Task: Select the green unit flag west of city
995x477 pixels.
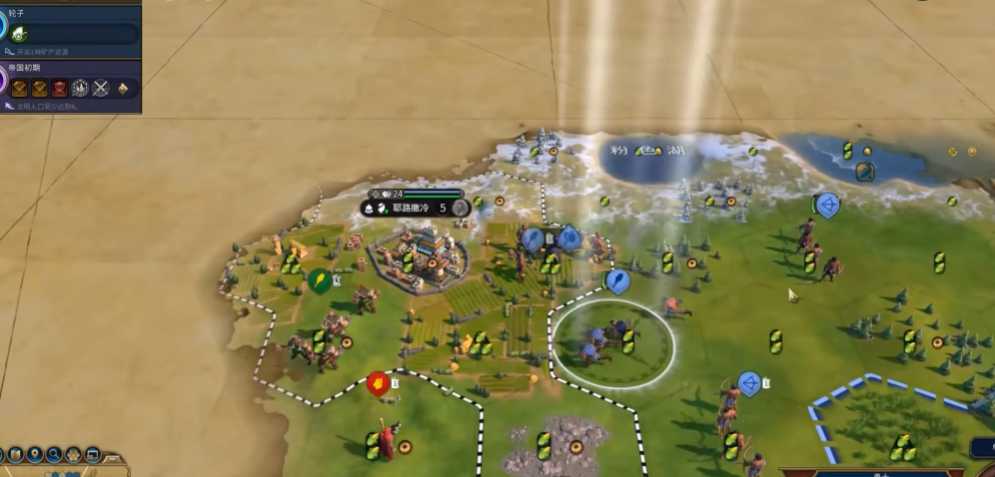Action: (319, 281)
